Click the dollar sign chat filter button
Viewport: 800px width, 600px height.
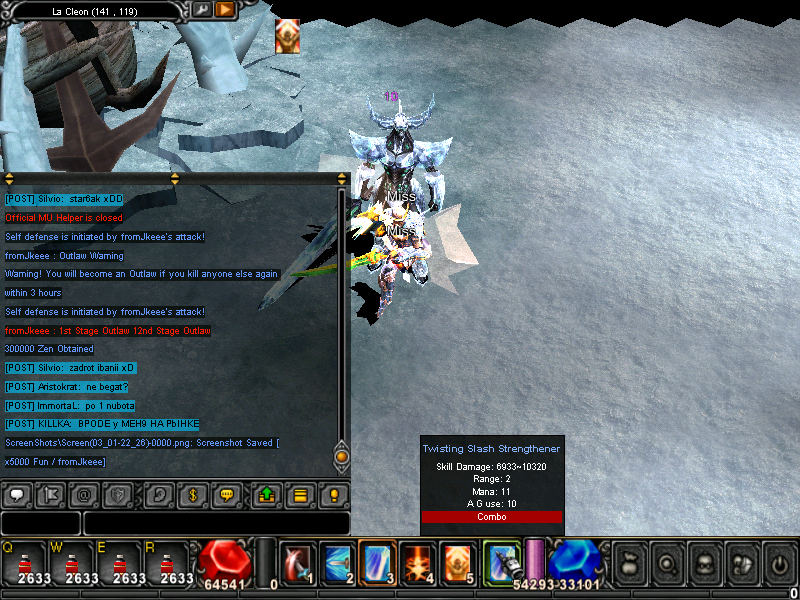[193, 495]
